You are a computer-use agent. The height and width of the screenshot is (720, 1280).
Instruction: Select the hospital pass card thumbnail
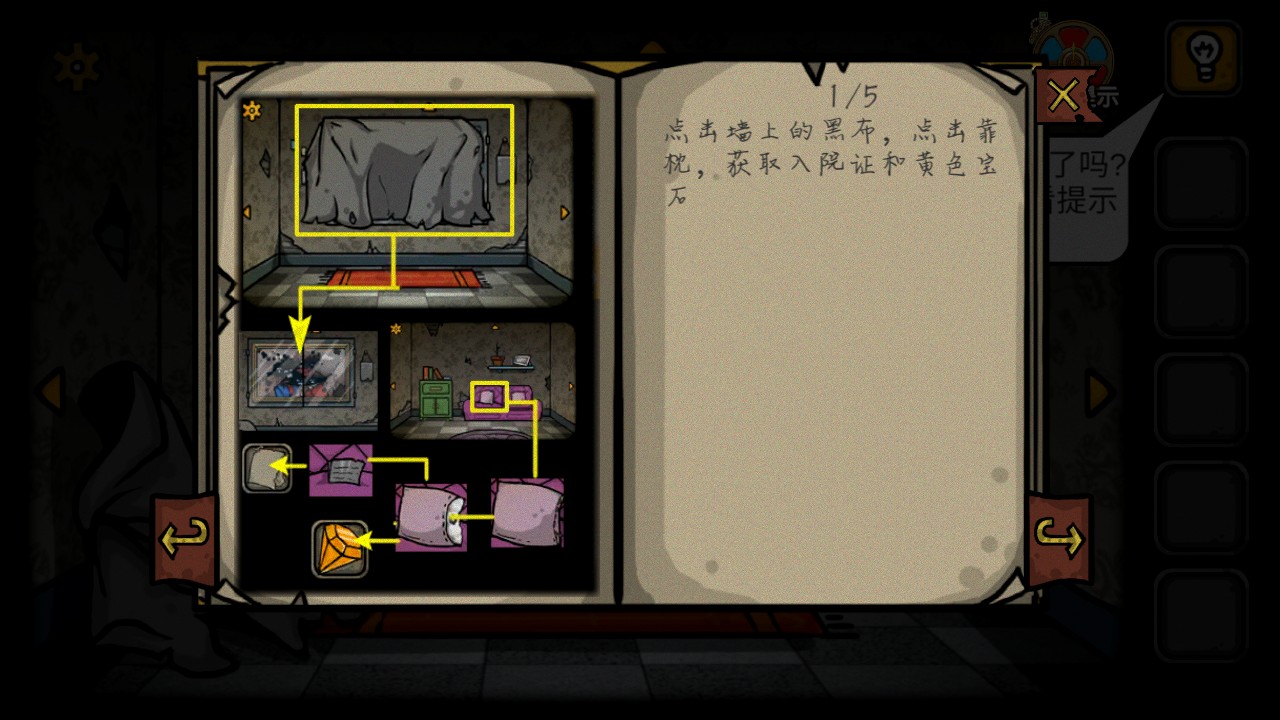click(x=268, y=467)
